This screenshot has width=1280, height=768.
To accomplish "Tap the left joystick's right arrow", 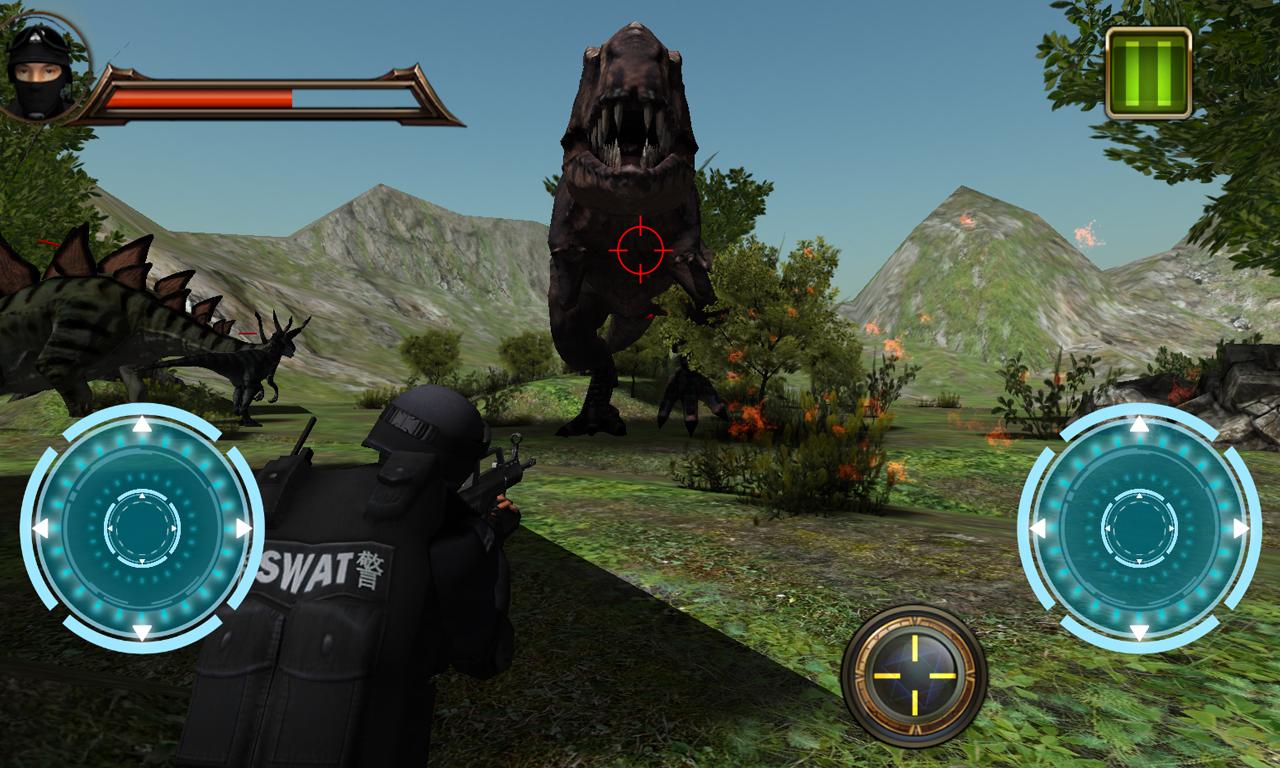I will click(x=243, y=528).
